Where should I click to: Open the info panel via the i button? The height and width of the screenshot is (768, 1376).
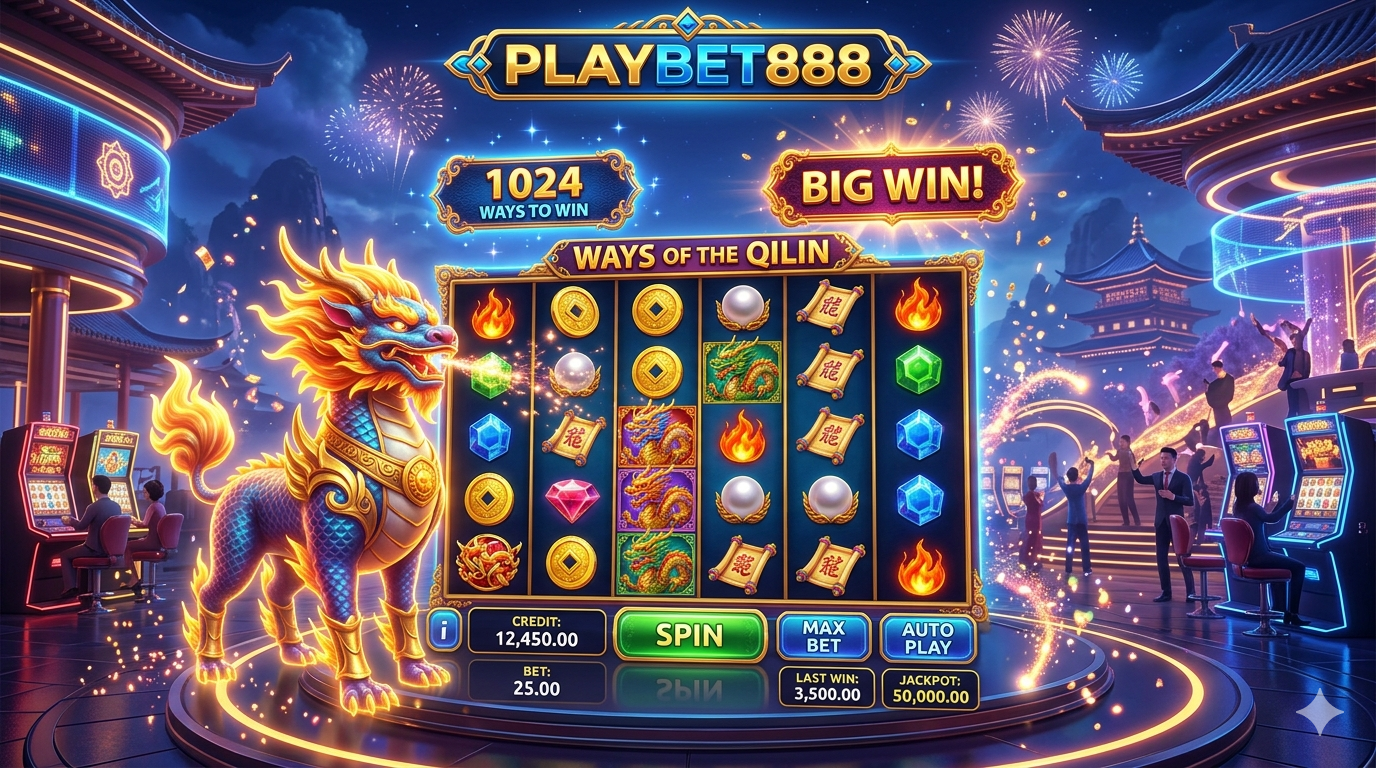pos(443,631)
